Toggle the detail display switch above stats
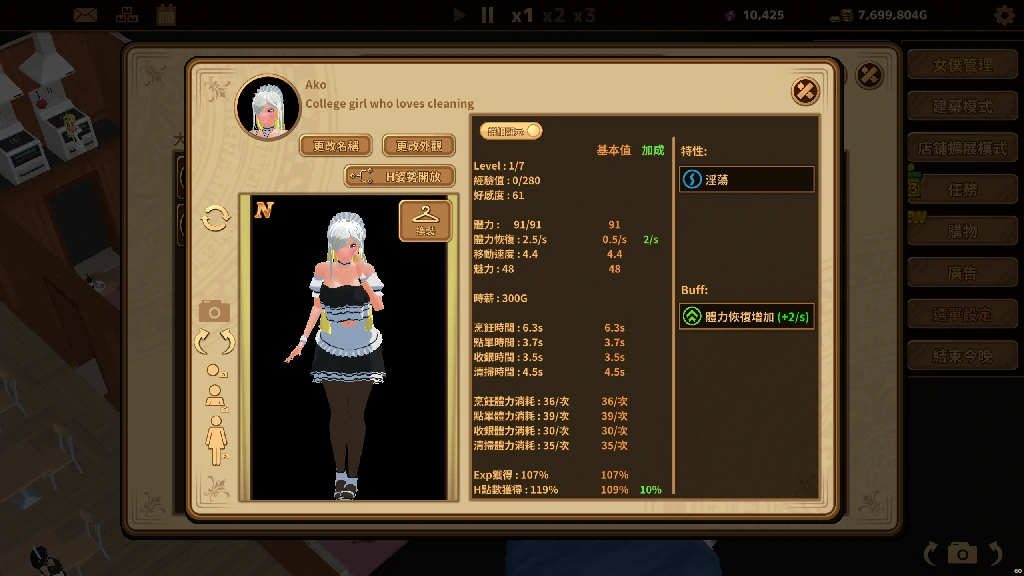The image size is (1024, 576). coord(511,131)
